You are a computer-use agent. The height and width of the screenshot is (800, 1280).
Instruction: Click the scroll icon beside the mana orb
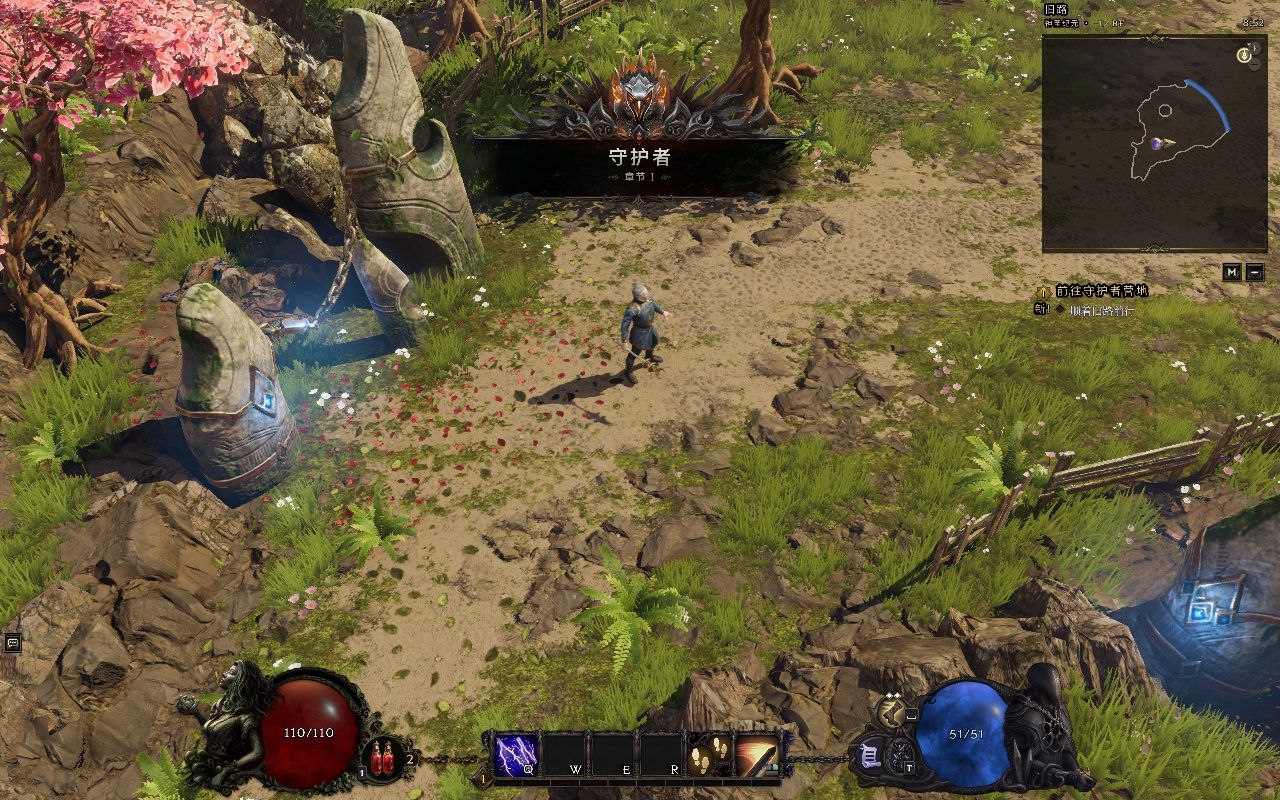click(868, 755)
